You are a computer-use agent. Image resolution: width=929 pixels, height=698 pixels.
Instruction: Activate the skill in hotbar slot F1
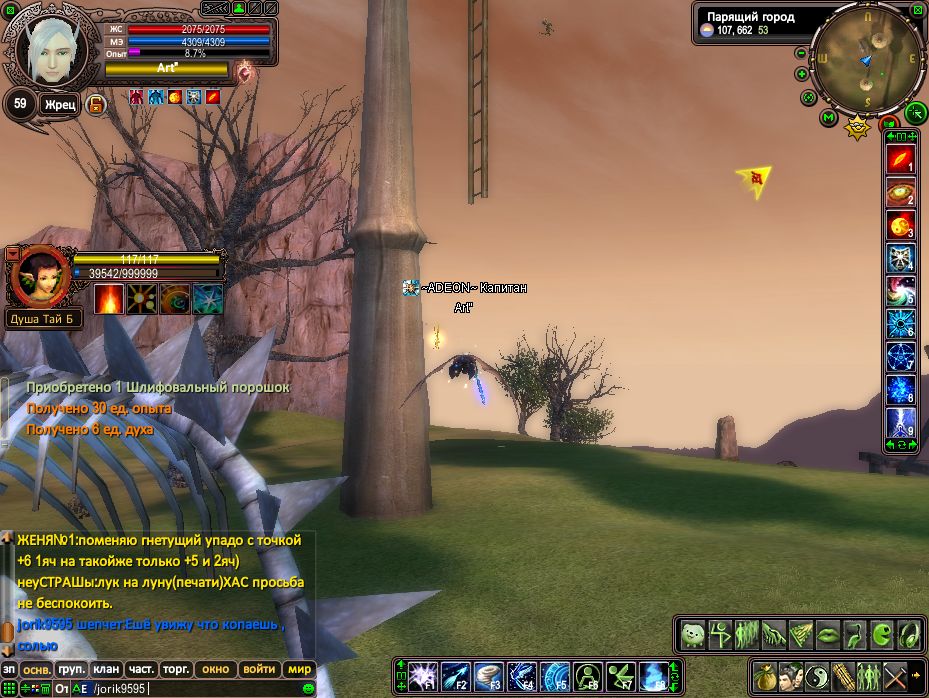pos(421,676)
